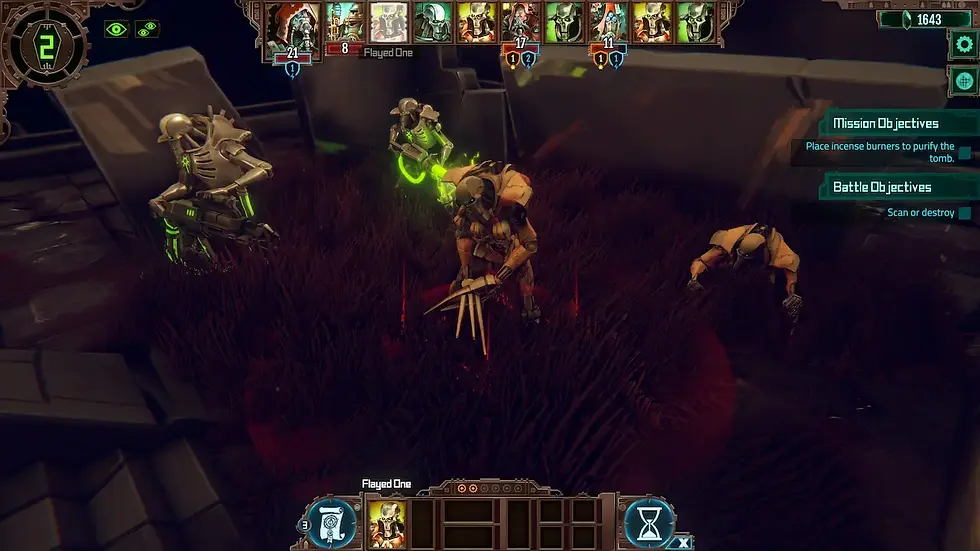This screenshot has width=980, height=551.
Task: Select the turn-order portrait with 17 health
Action: point(521,23)
